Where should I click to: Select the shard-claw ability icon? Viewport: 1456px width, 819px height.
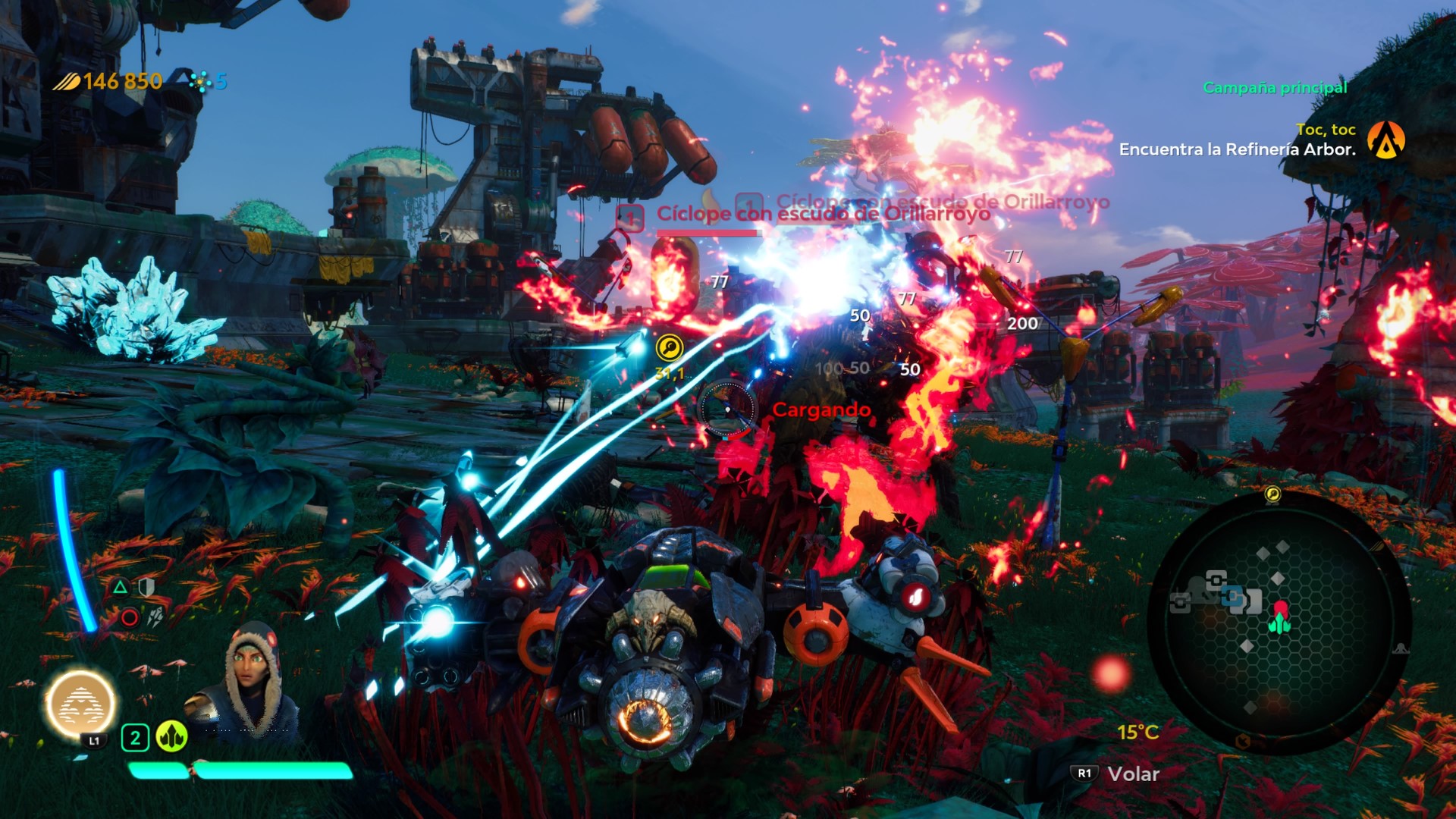pos(155,617)
